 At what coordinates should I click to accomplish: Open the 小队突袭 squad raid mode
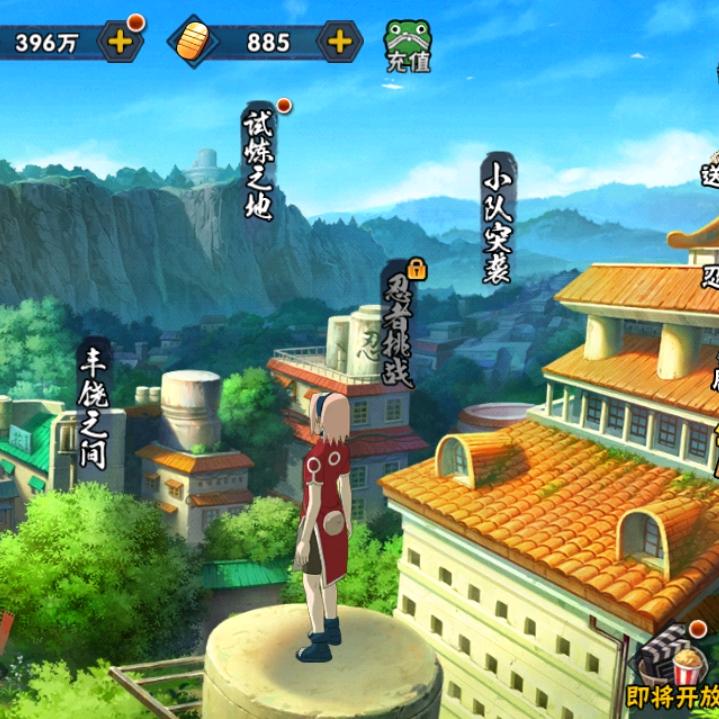click(x=497, y=220)
